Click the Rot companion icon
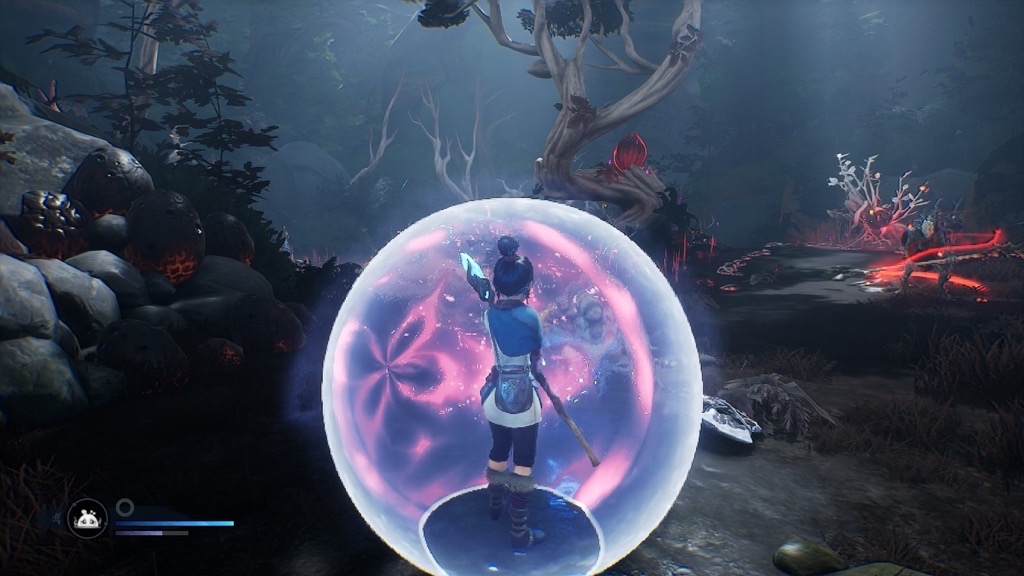The width and height of the screenshot is (1024, 576). [x=87, y=518]
